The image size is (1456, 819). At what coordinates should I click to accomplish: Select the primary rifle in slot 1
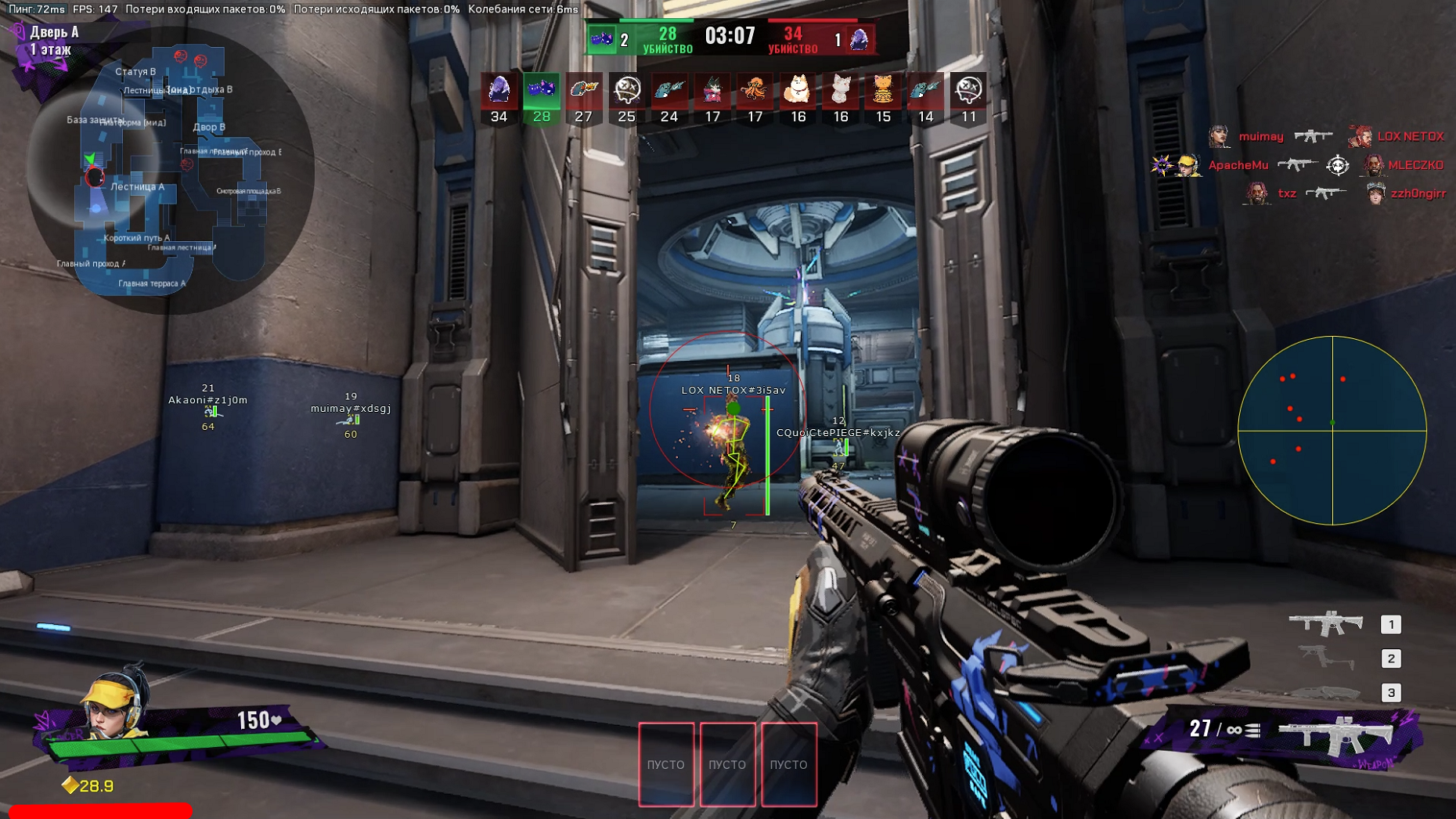pos(1326,623)
